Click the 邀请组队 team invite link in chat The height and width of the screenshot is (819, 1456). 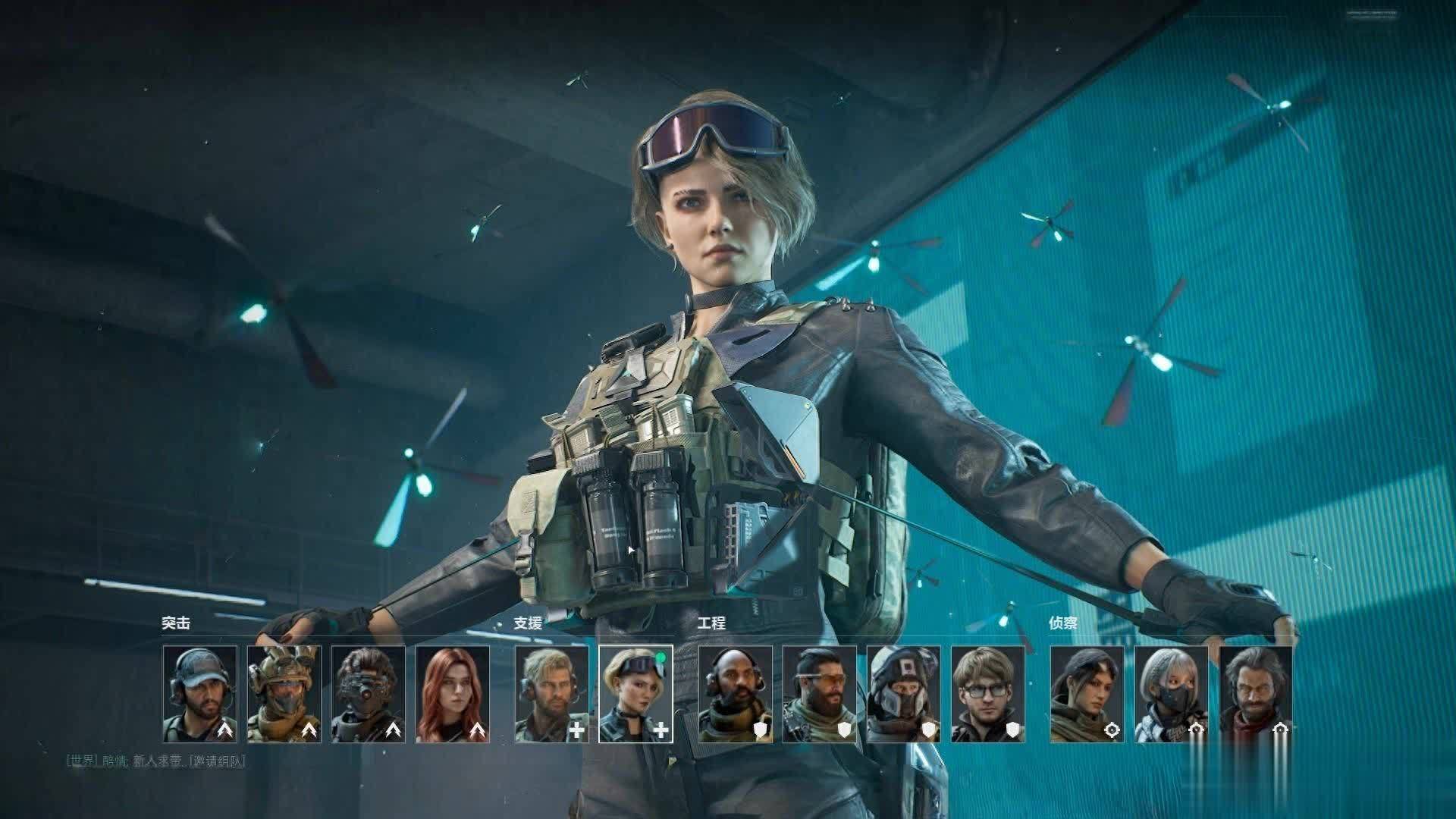click(x=217, y=761)
